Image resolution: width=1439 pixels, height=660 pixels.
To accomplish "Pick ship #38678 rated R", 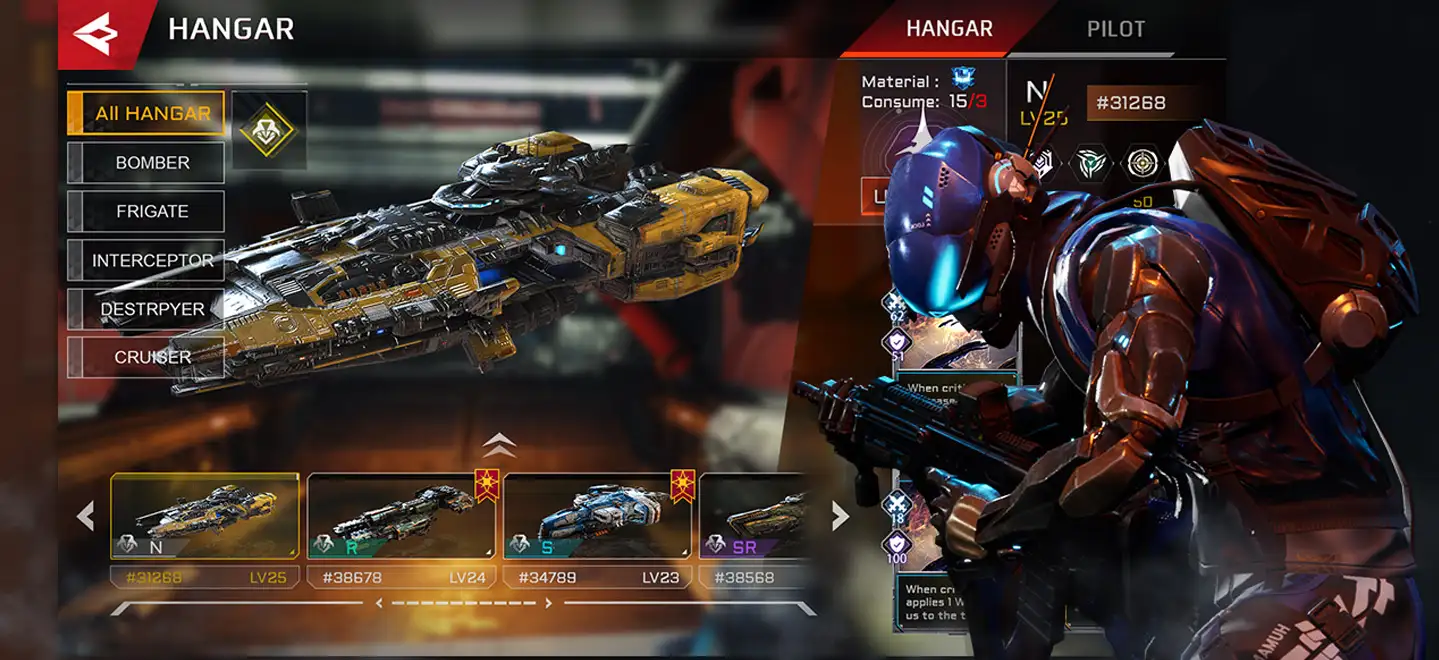I will [401, 516].
